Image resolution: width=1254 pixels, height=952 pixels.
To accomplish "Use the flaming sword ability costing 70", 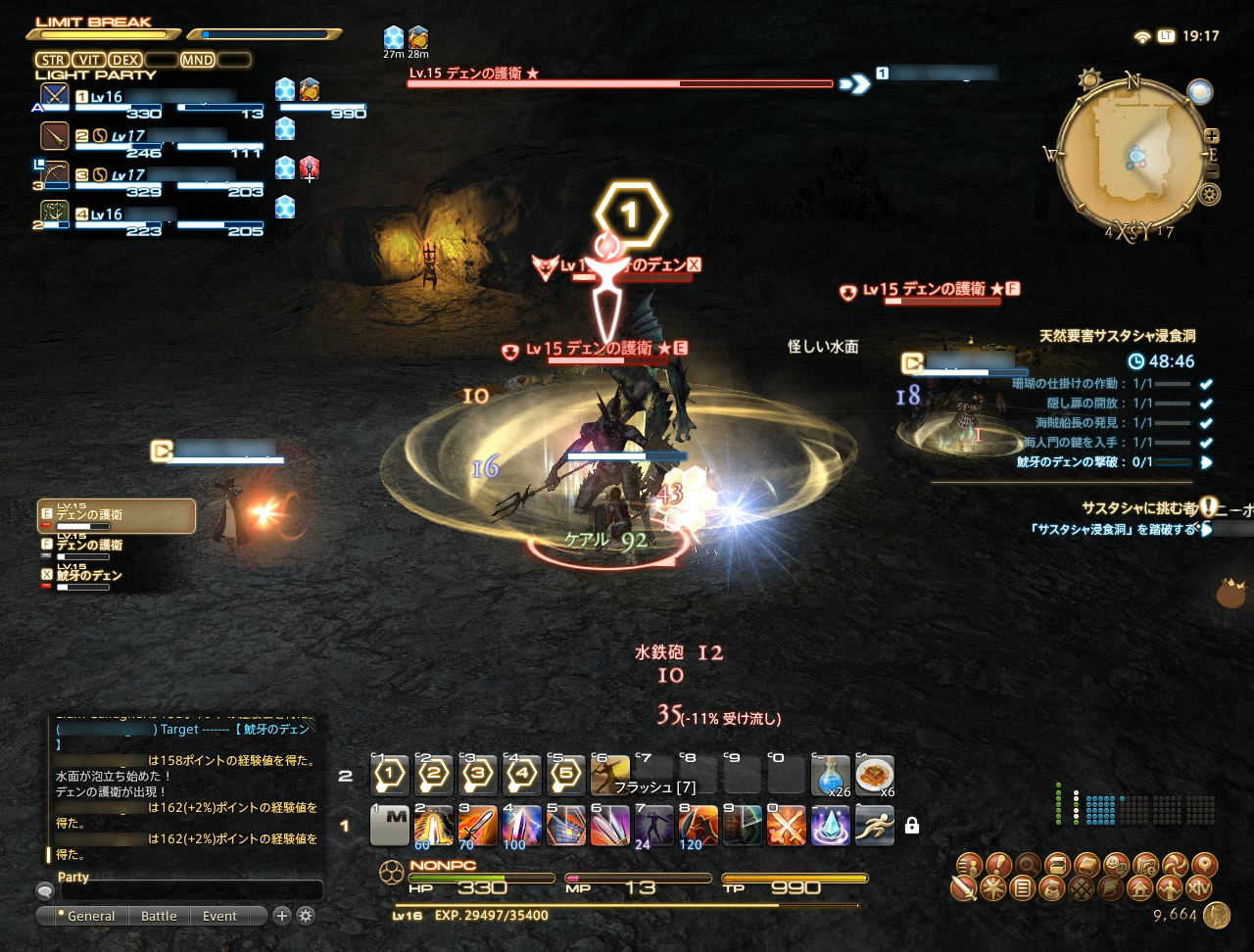I will coord(477,826).
